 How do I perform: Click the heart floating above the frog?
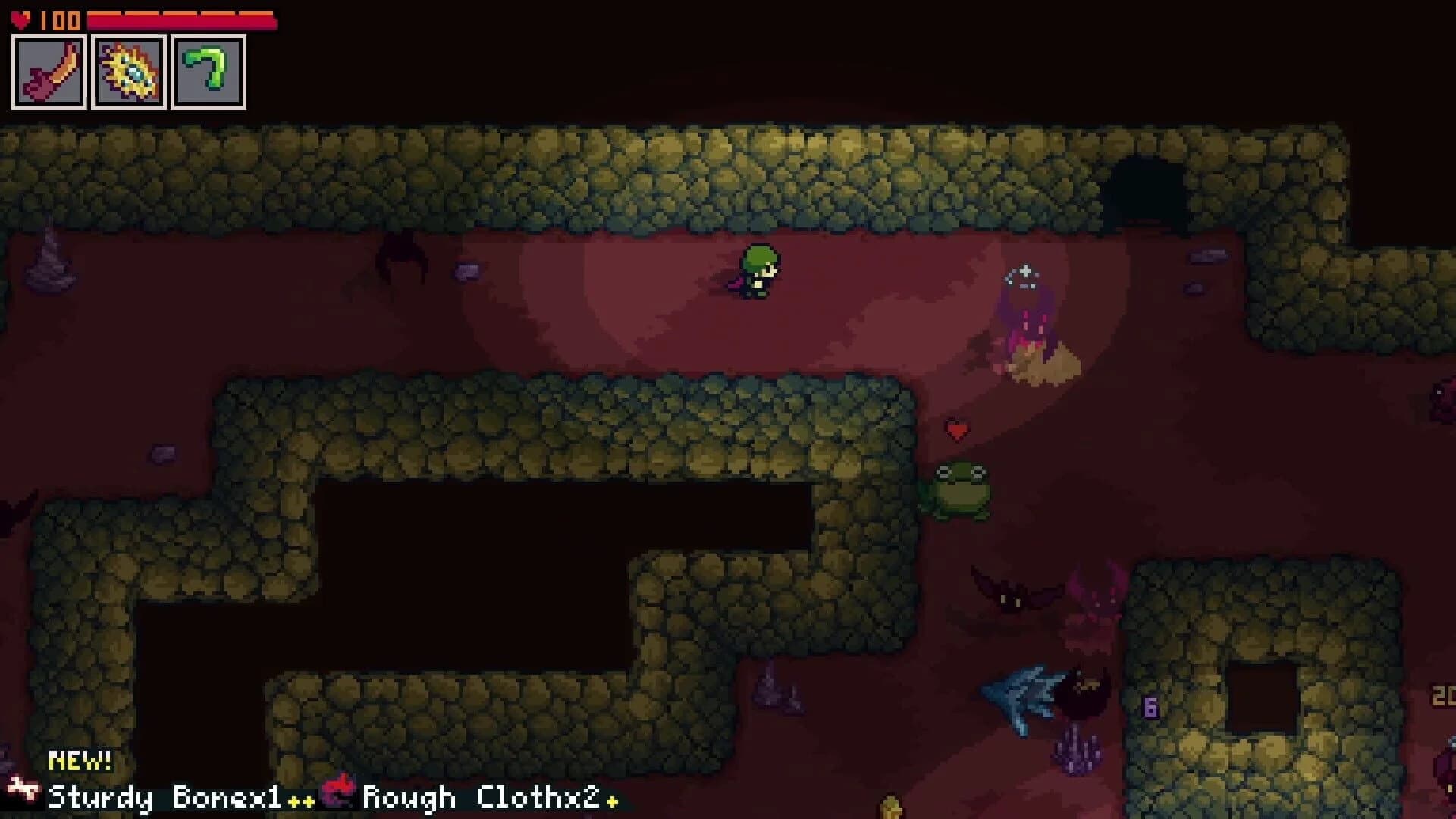[957, 431]
